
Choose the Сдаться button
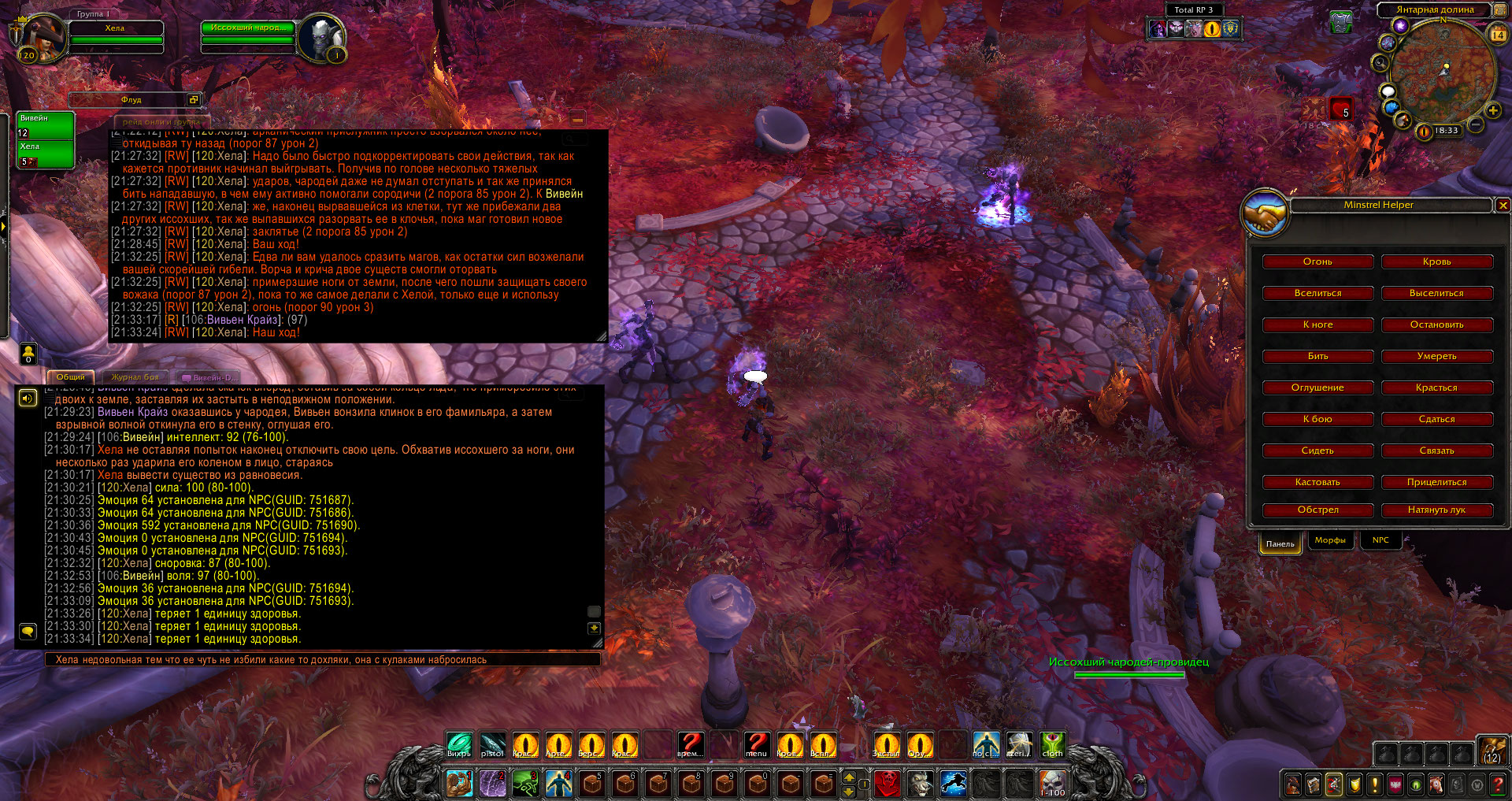(1436, 419)
